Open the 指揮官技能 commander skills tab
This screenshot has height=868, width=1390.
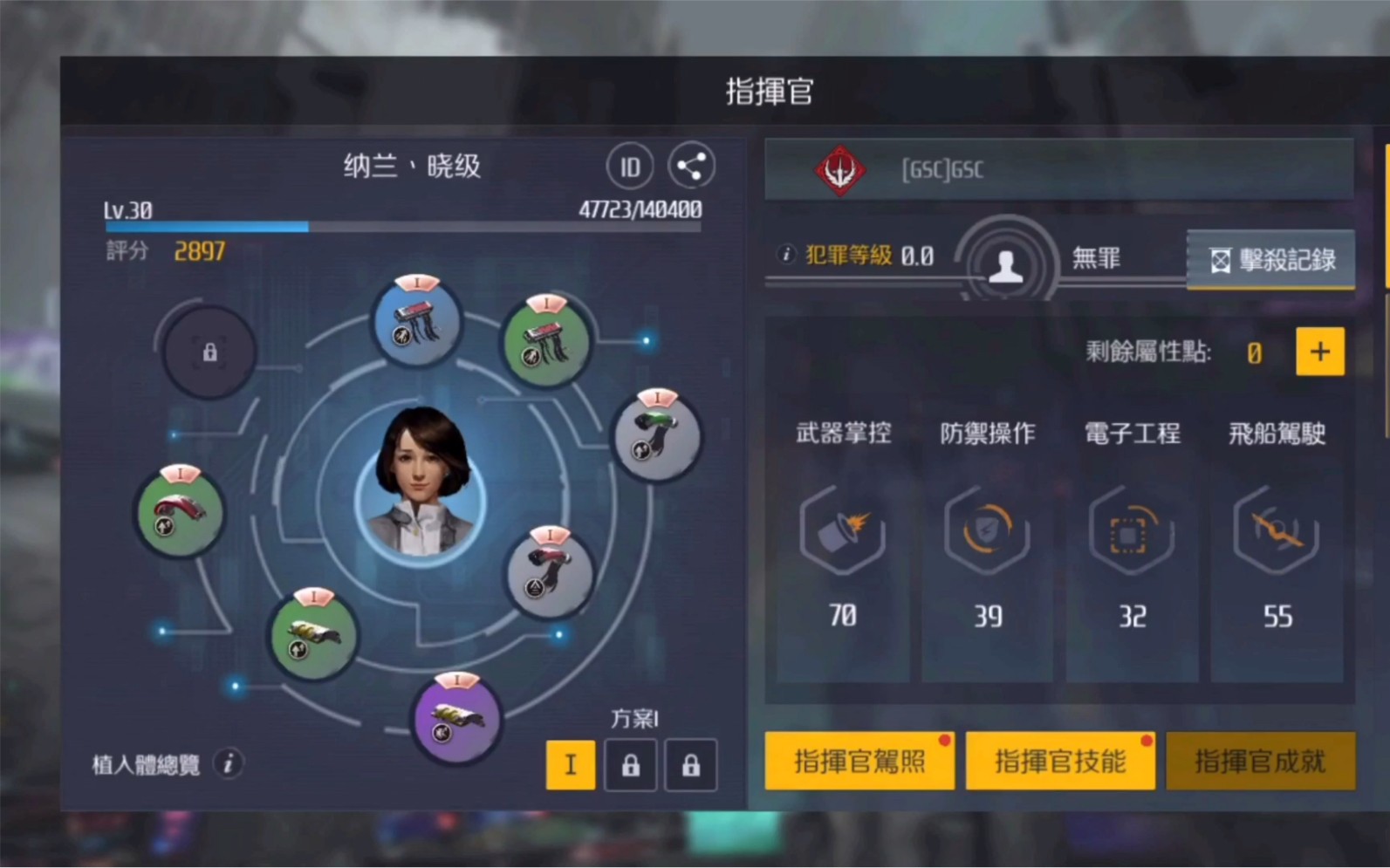click(x=1059, y=761)
